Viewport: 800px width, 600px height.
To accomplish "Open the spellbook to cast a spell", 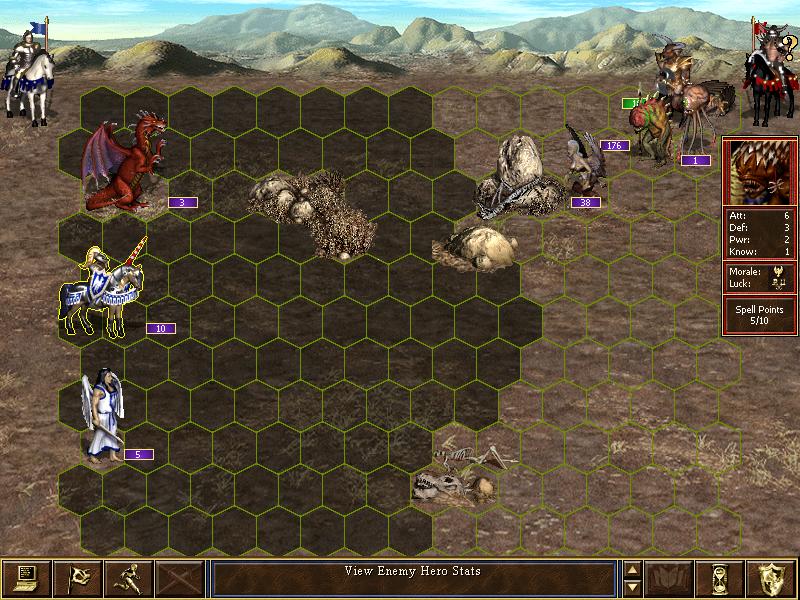I will tap(669, 578).
